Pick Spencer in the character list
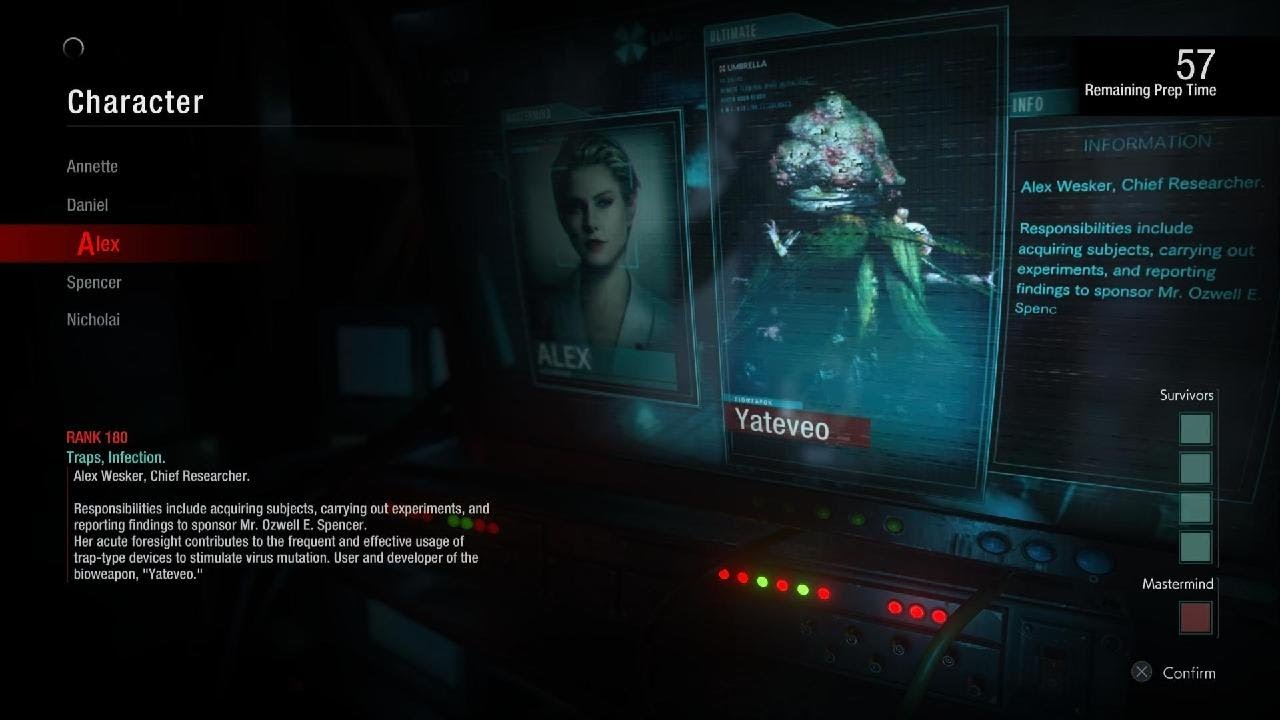The image size is (1280, 720). [x=94, y=282]
